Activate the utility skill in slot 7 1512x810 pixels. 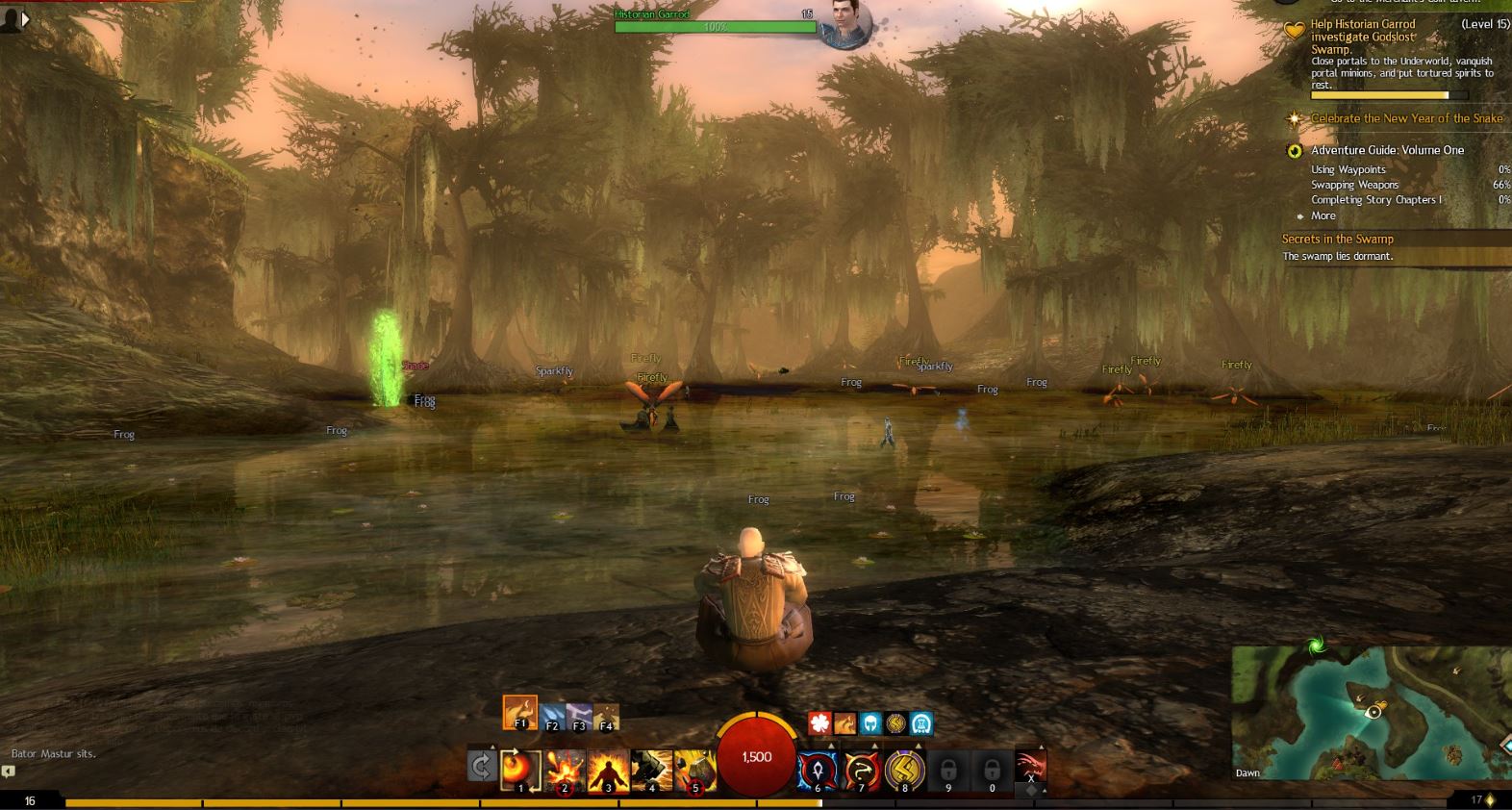tap(862, 771)
